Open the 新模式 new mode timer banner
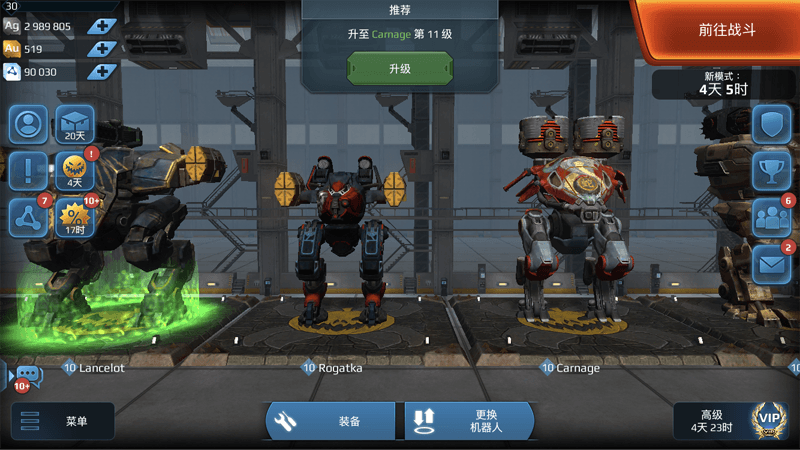Screen dimensions: 800x450 [x=710, y=83]
